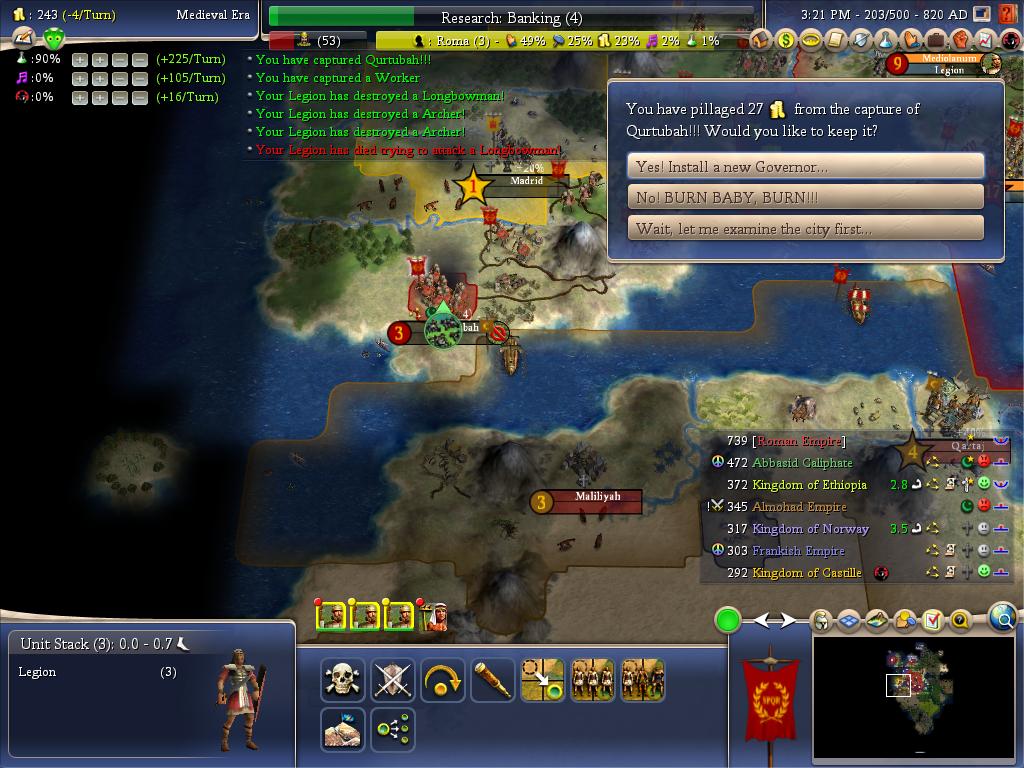Activate the spyglass sentry command
1024x768 pixels.
(492, 680)
